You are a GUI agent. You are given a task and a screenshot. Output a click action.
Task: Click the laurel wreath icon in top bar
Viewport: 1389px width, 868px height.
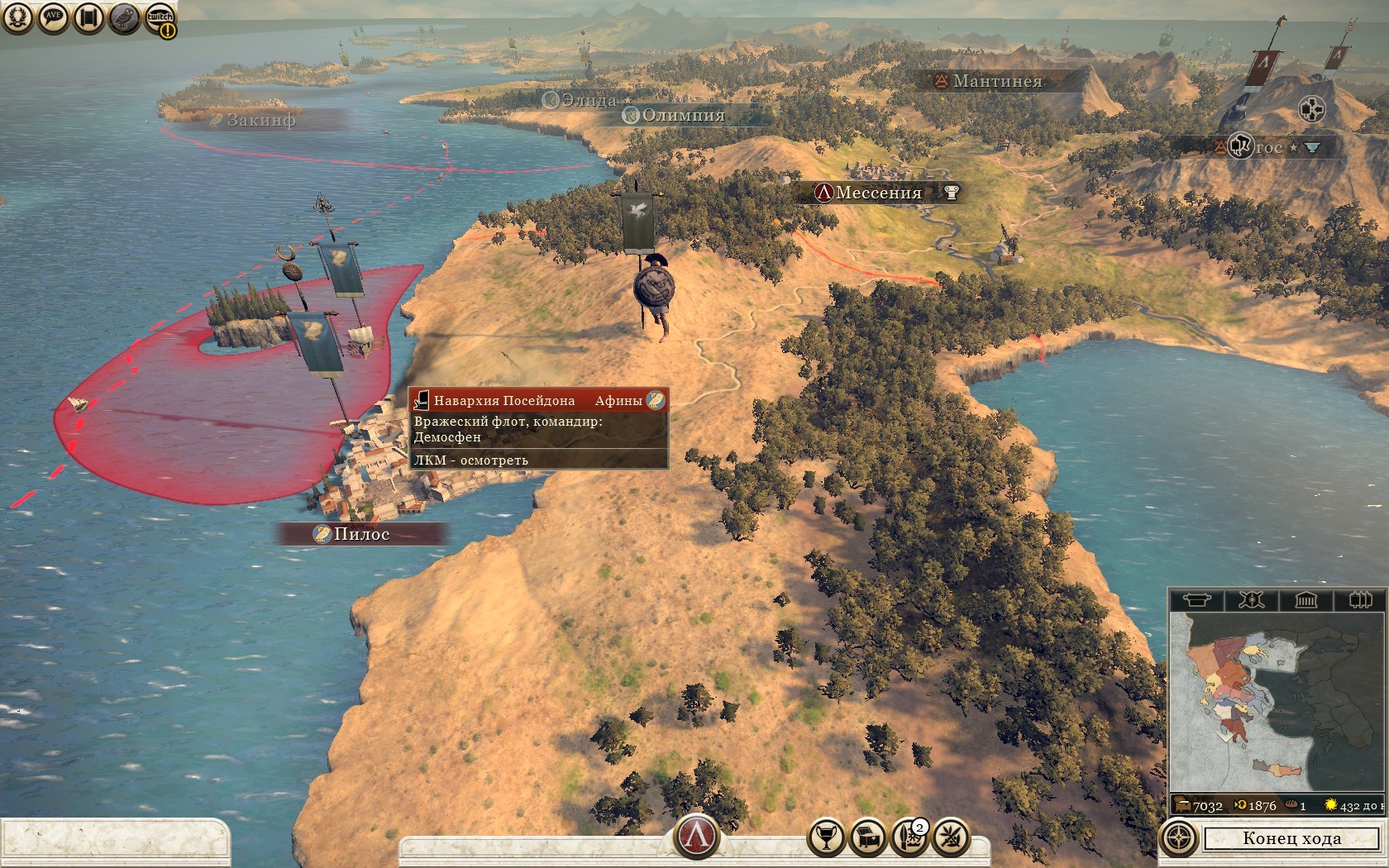point(17,17)
